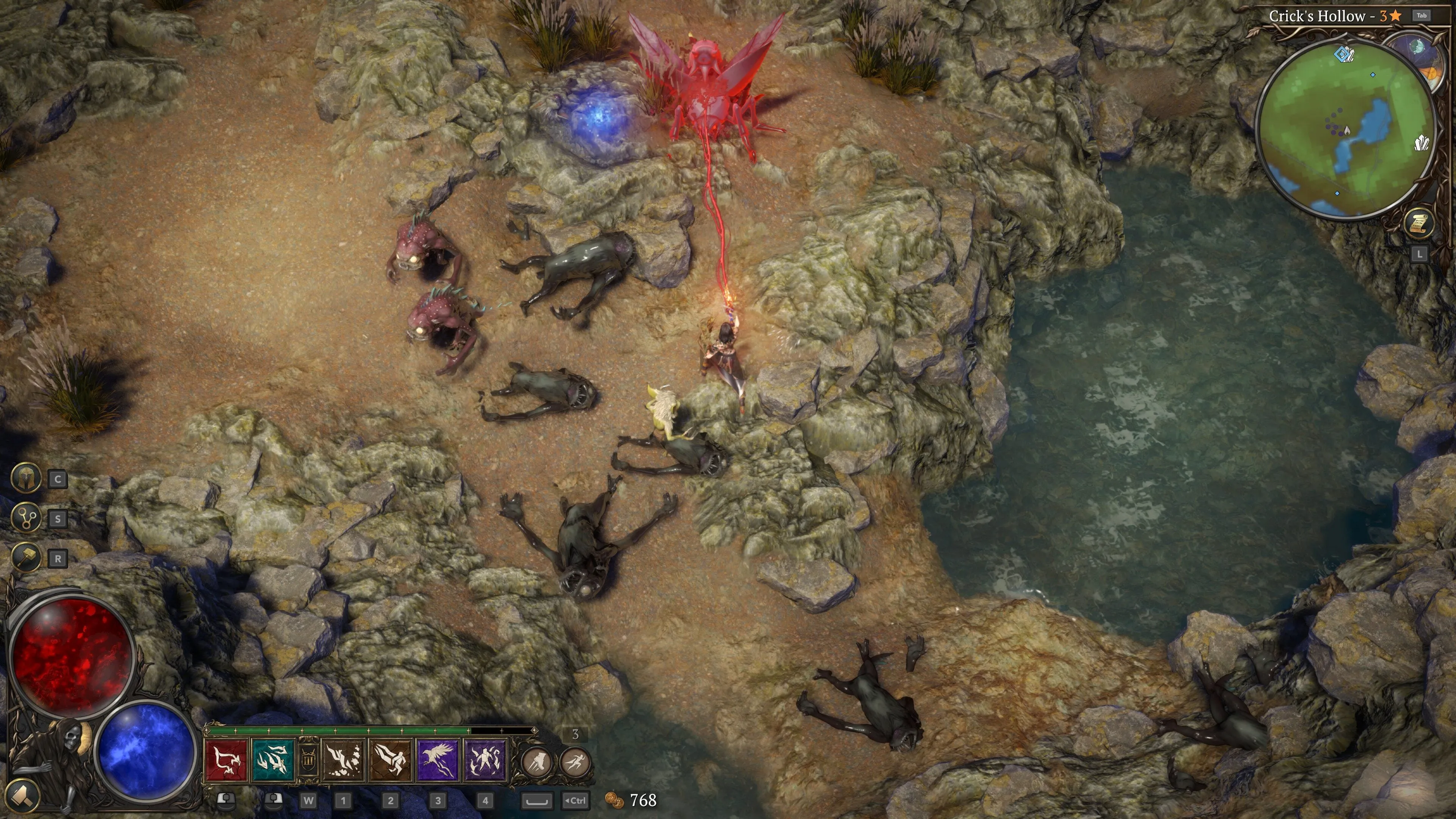1456x819 pixels.
Task: Open the character sheet helmet icon
Action: click(x=26, y=479)
